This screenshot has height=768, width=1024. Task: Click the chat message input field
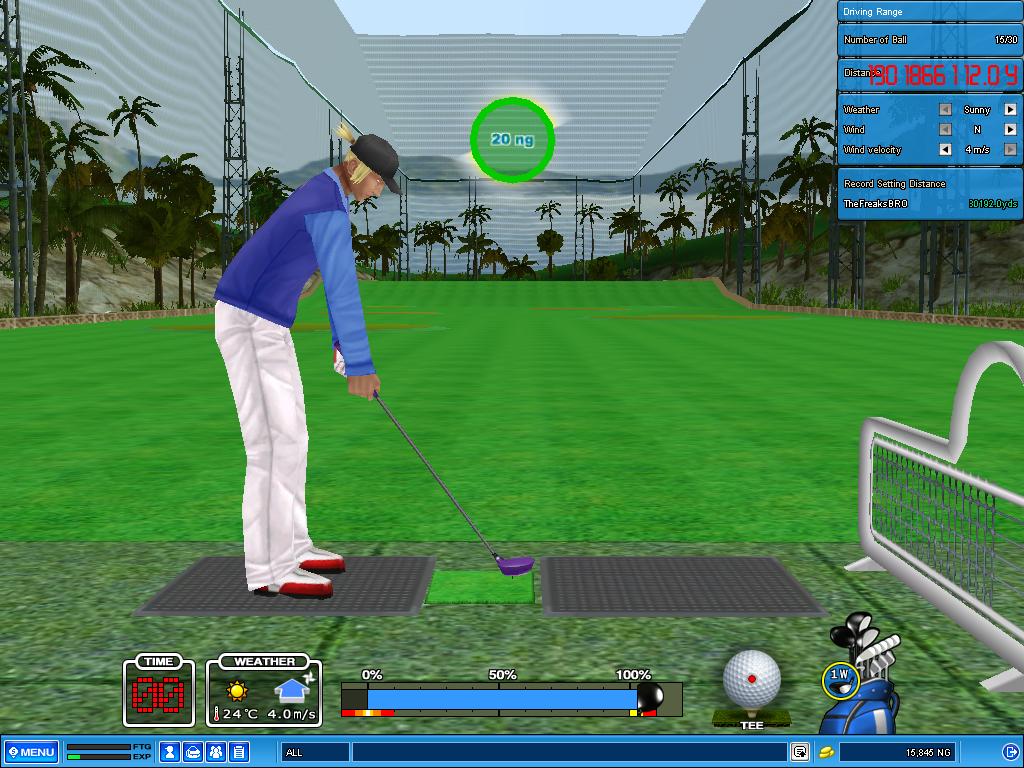[568, 752]
